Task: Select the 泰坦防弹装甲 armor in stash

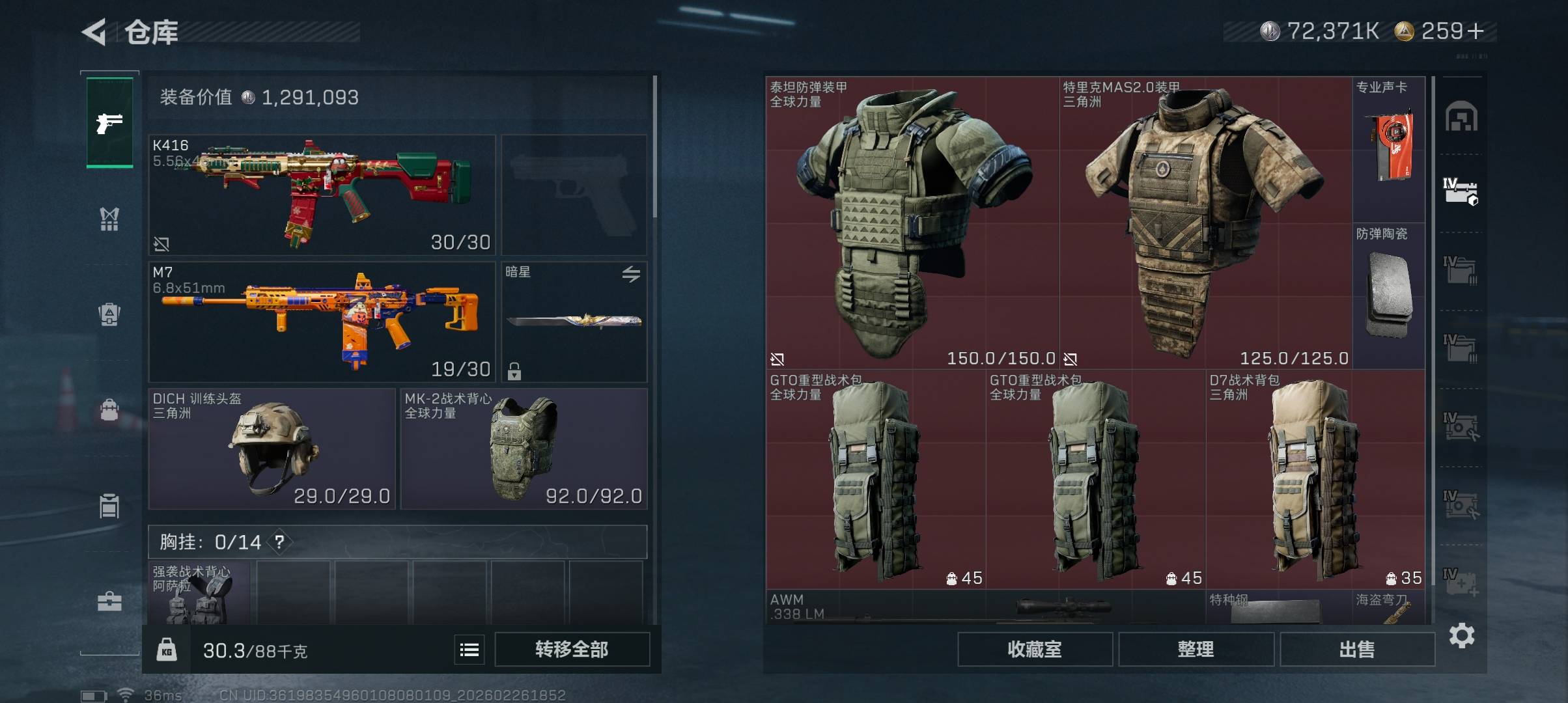Action: tap(912, 223)
